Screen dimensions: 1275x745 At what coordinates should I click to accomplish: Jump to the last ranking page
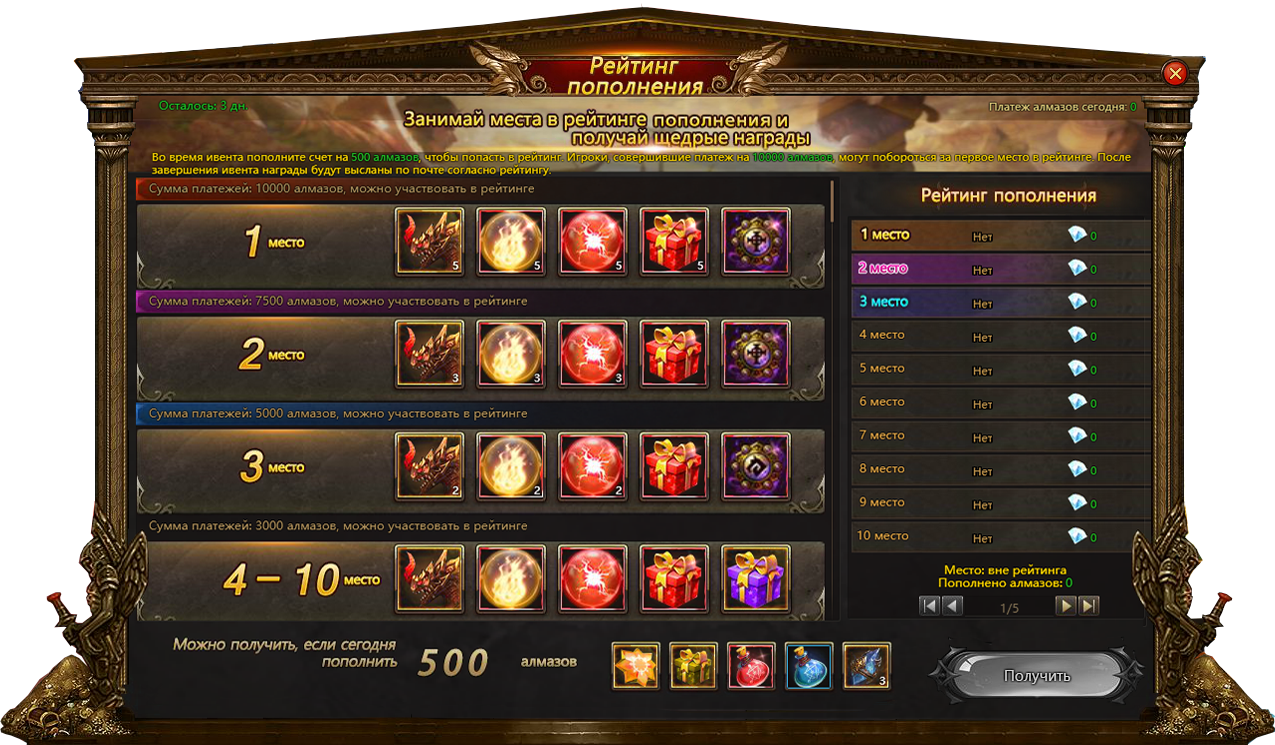click(1089, 606)
